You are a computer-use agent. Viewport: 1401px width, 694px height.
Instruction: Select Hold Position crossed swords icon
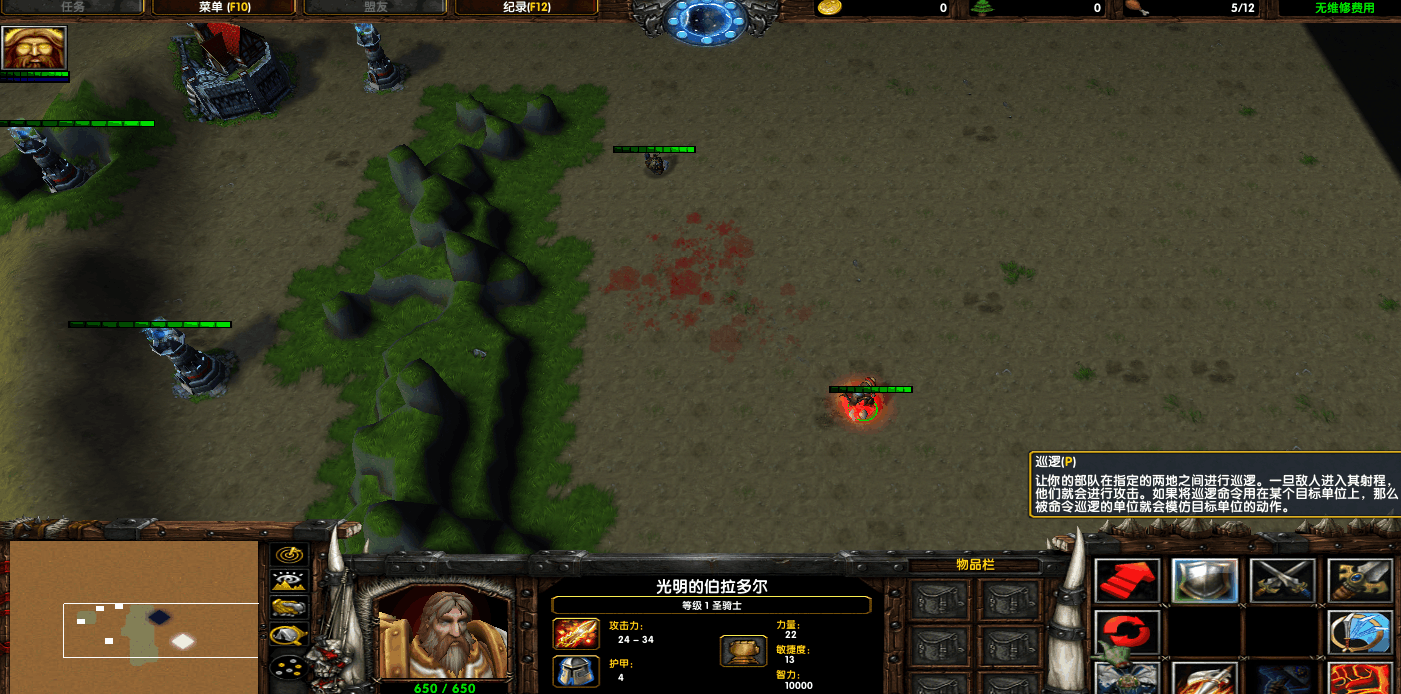[1283, 581]
